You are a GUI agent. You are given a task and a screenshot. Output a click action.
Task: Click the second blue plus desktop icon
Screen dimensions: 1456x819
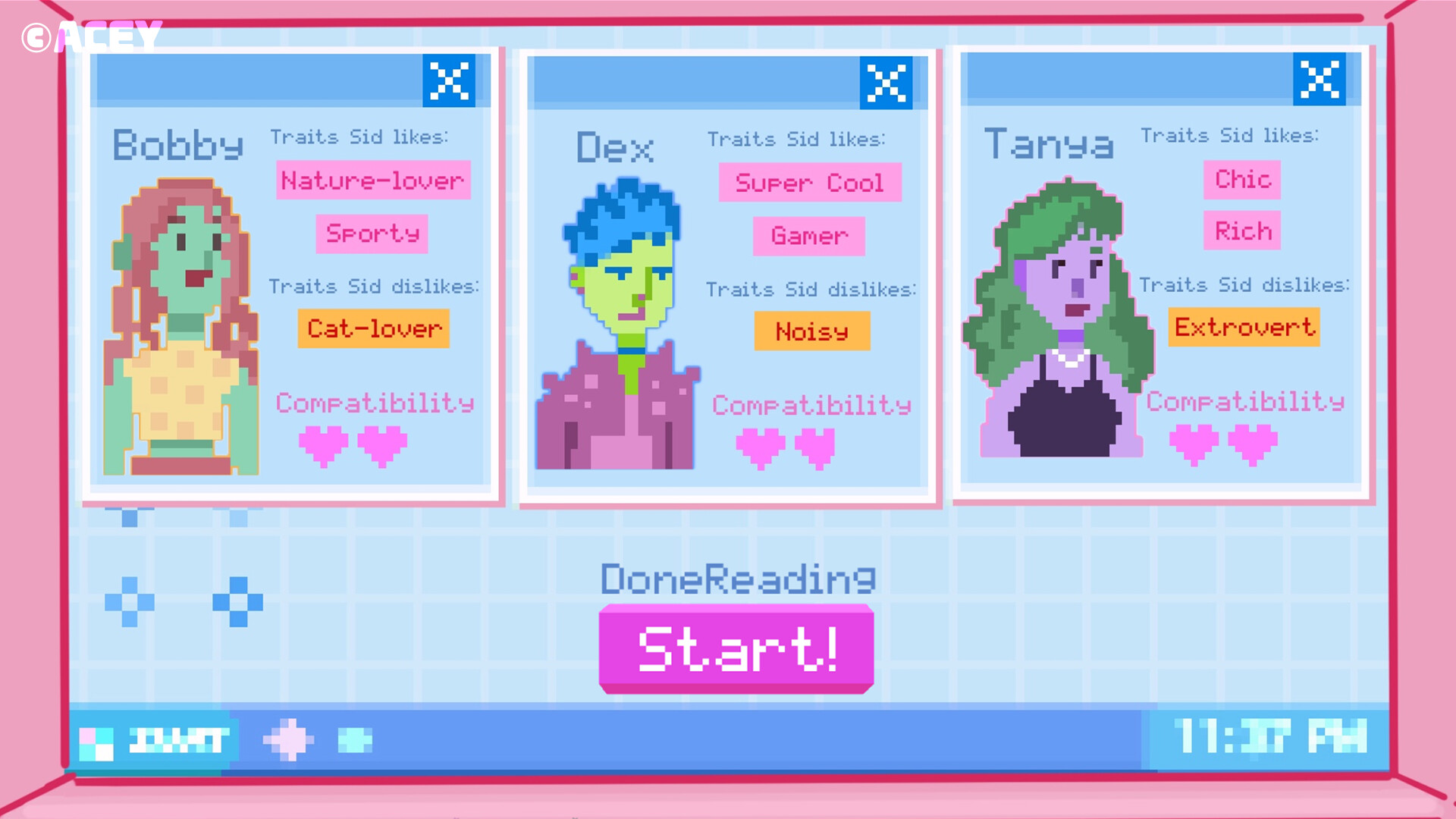[x=240, y=603]
